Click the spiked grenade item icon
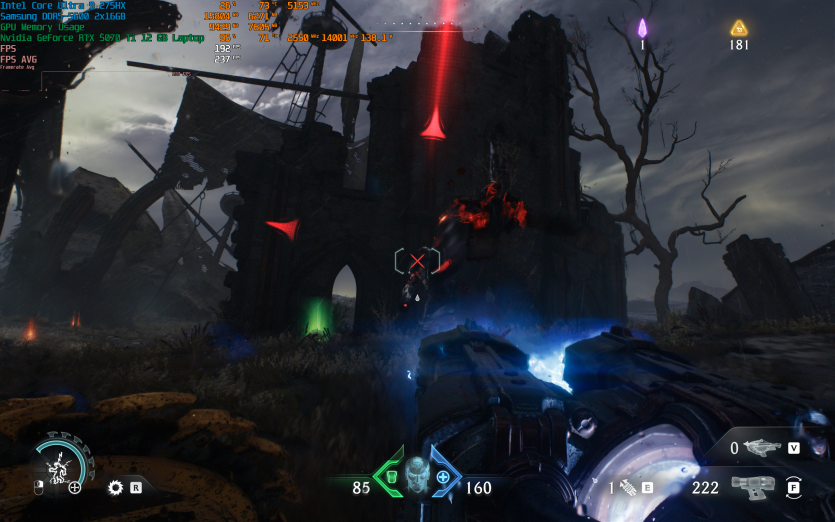This screenshot has width=835, height=522. point(629,488)
